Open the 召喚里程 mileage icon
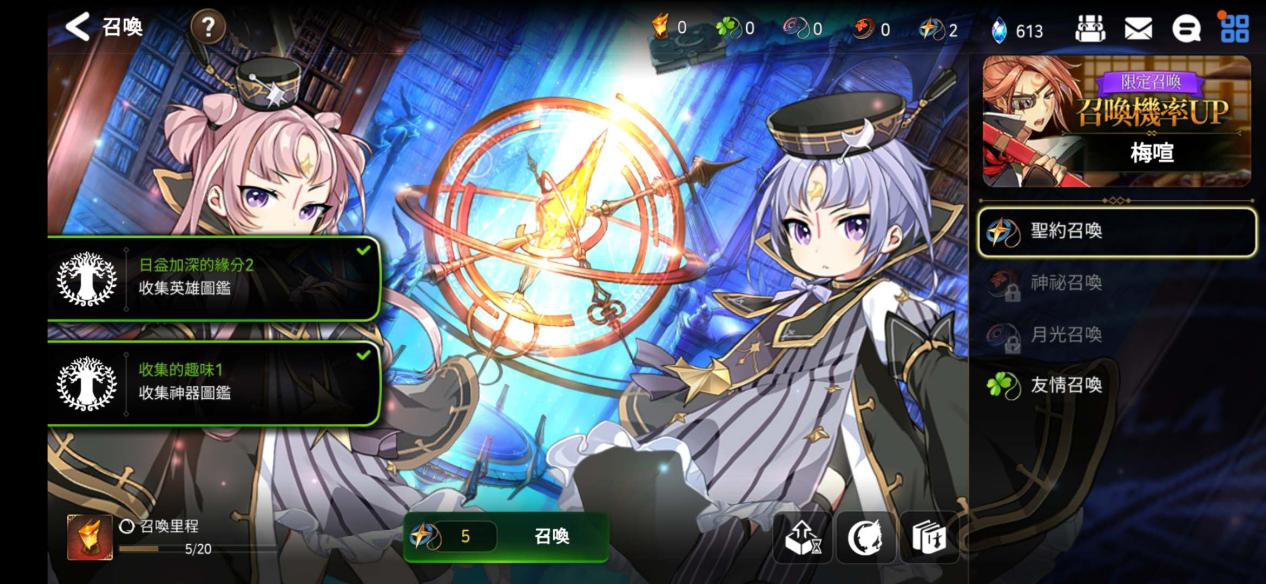The height and width of the screenshot is (584, 1266). (90, 537)
